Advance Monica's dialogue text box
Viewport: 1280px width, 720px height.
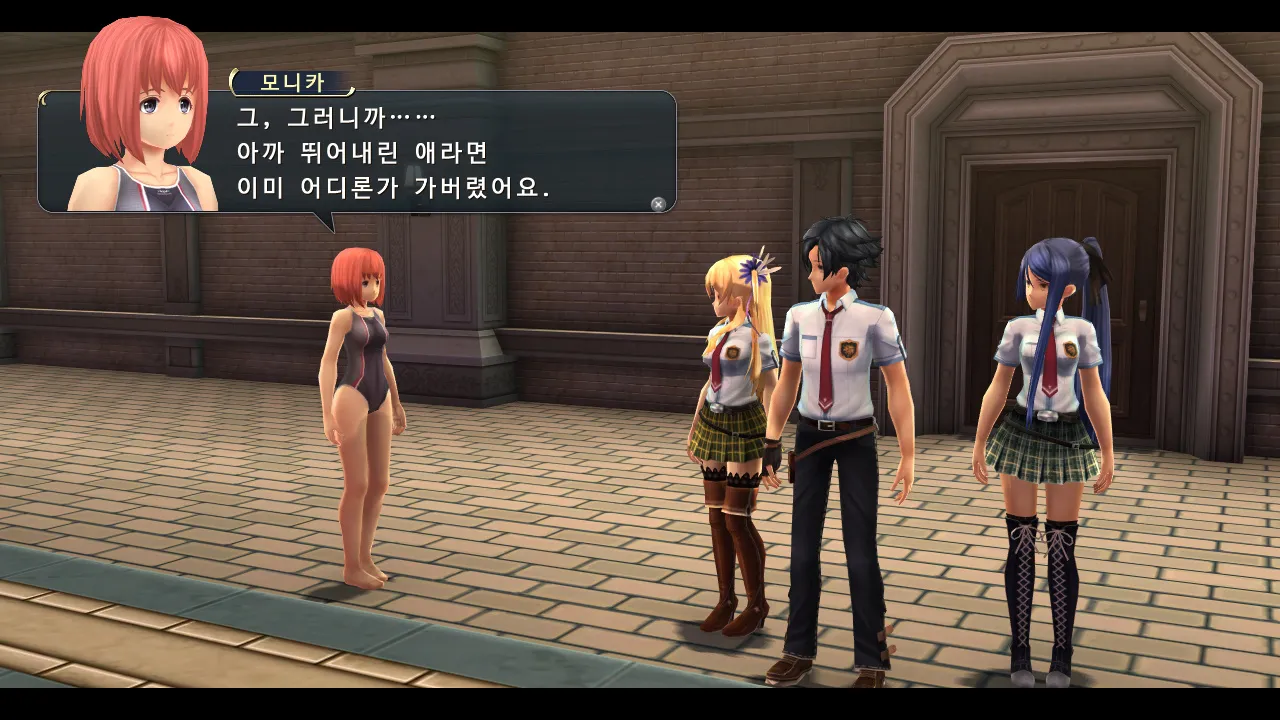658,204
